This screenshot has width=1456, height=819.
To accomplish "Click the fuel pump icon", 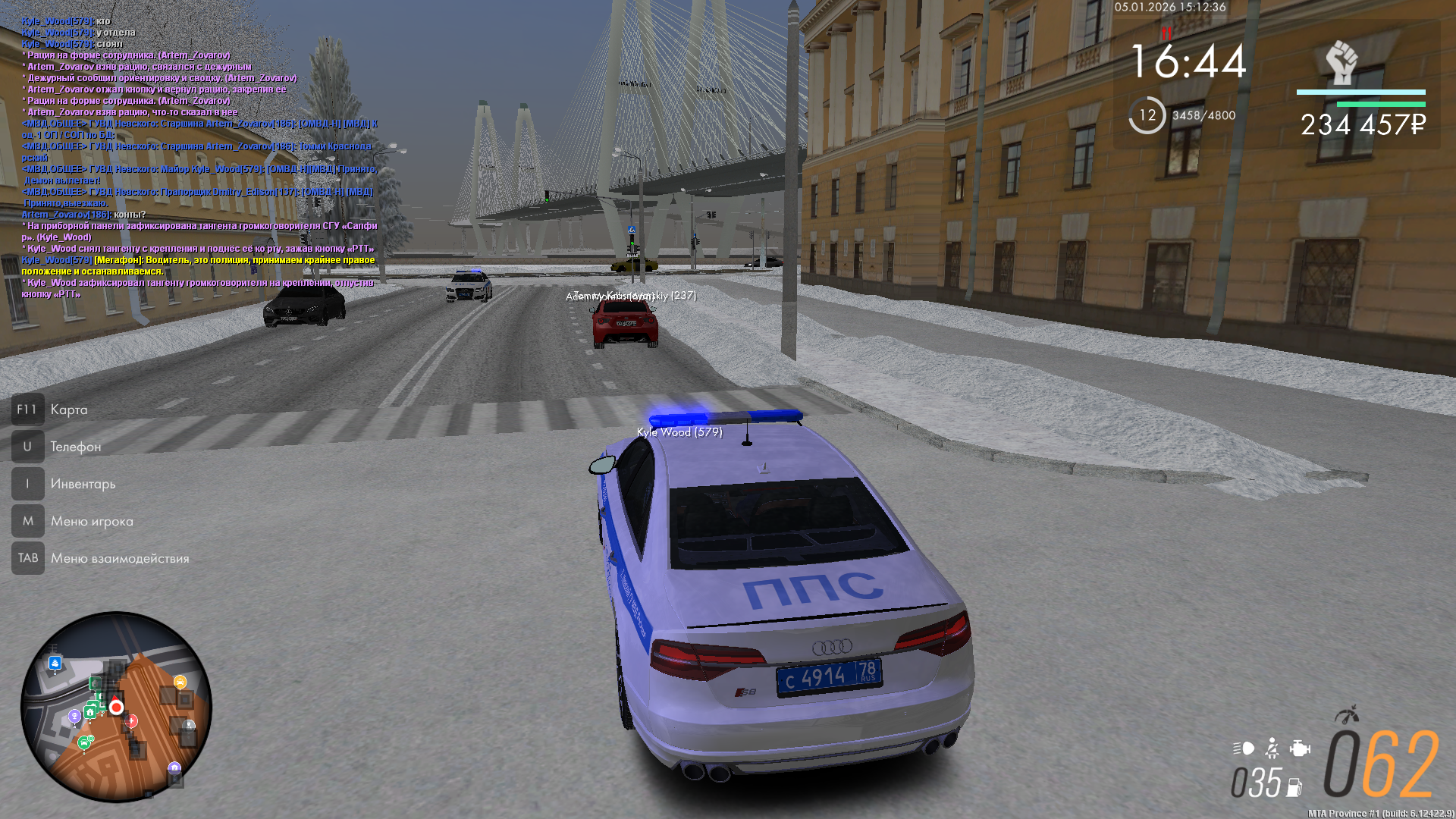I will click(1294, 787).
